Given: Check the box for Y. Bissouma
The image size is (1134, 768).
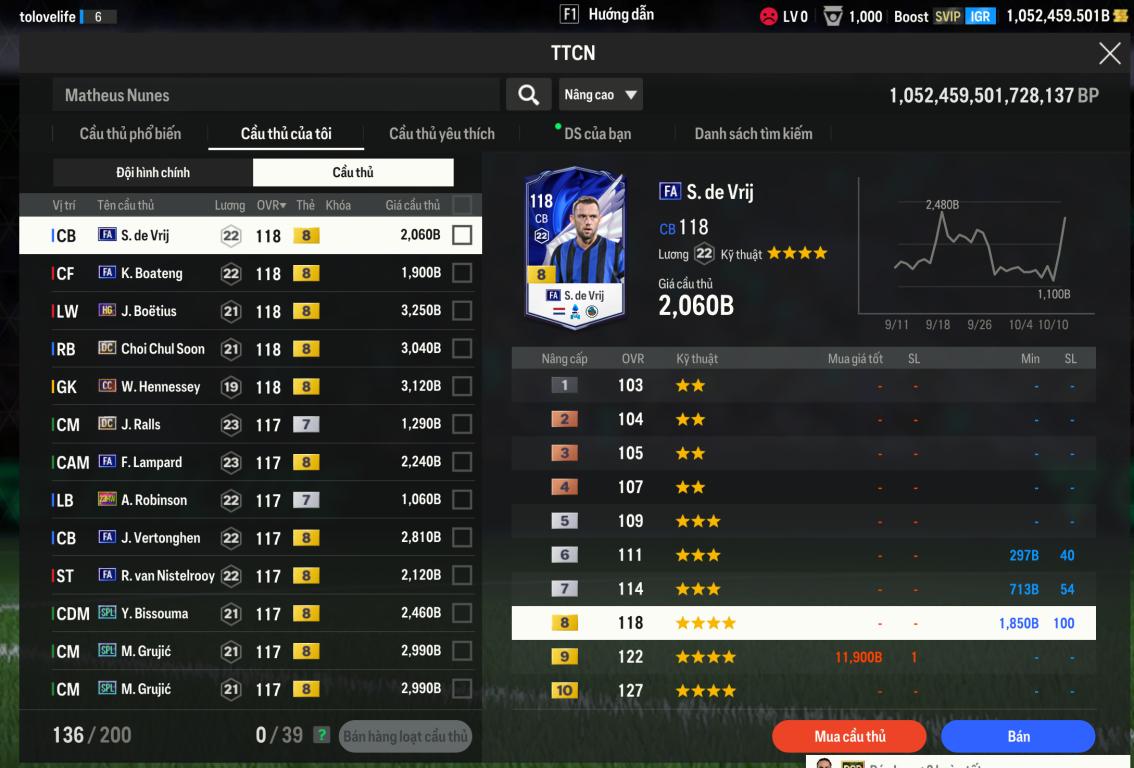Looking at the screenshot, I should (461, 613).
